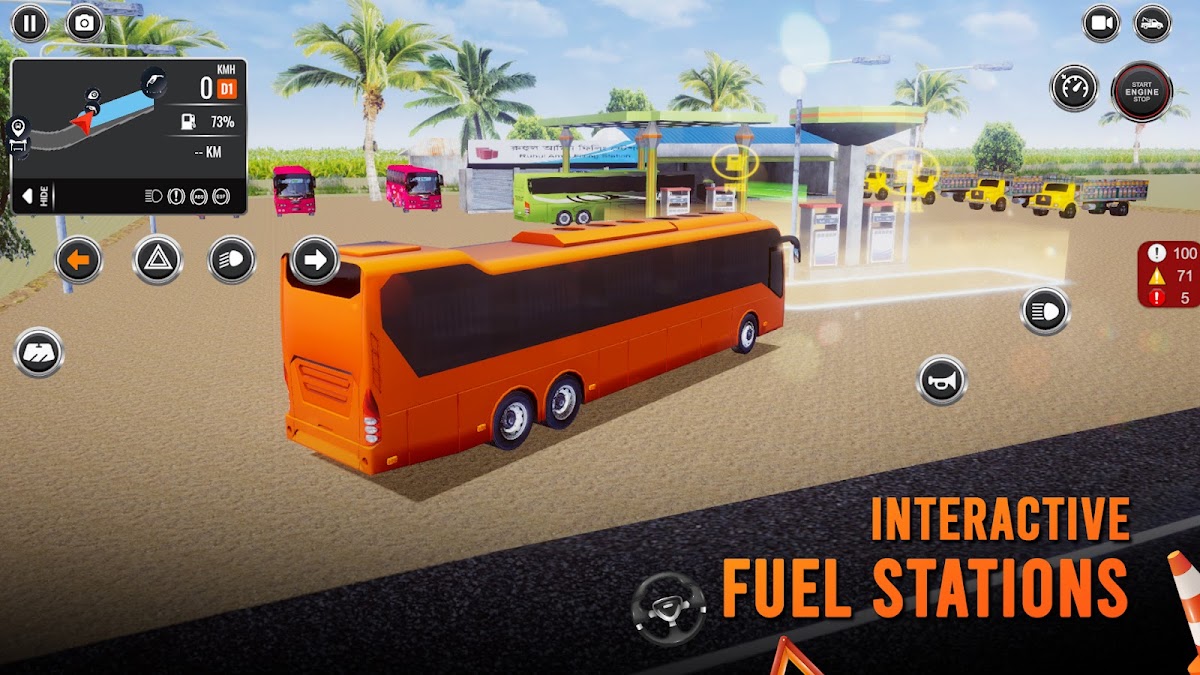Call the tow truck
1200x675 pixels.
1152,23
